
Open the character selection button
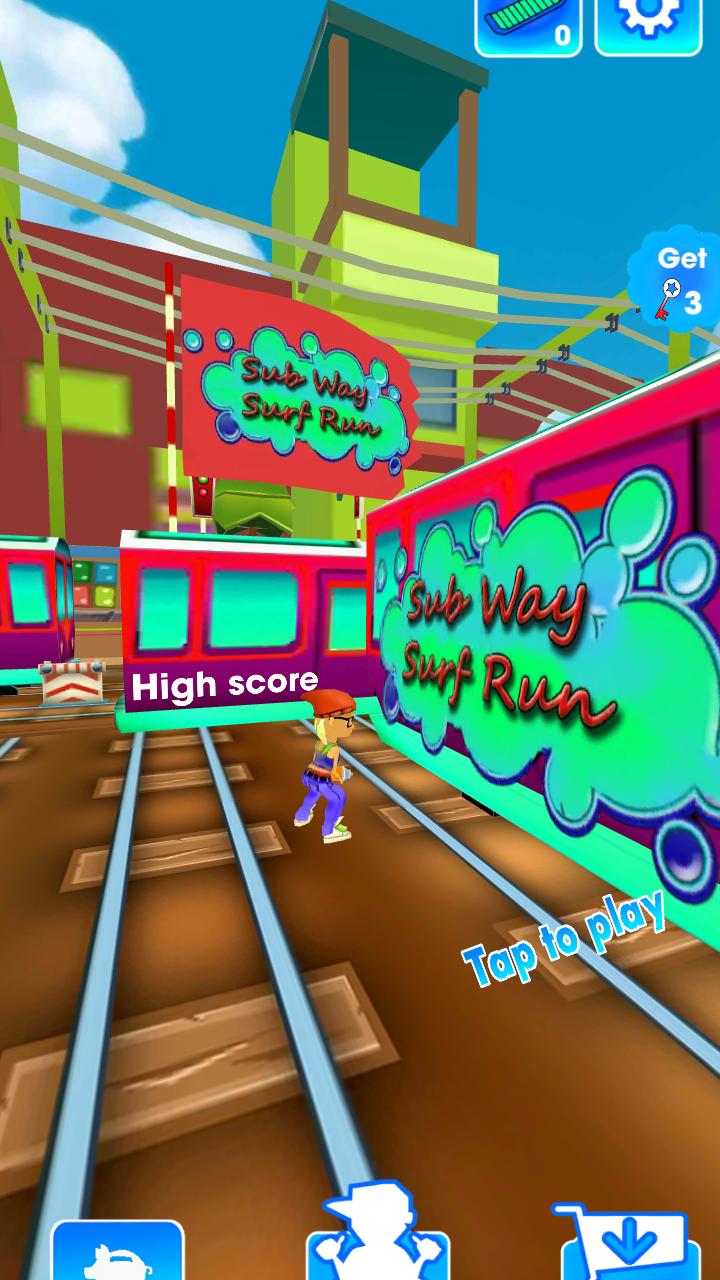pos(365,1240)
